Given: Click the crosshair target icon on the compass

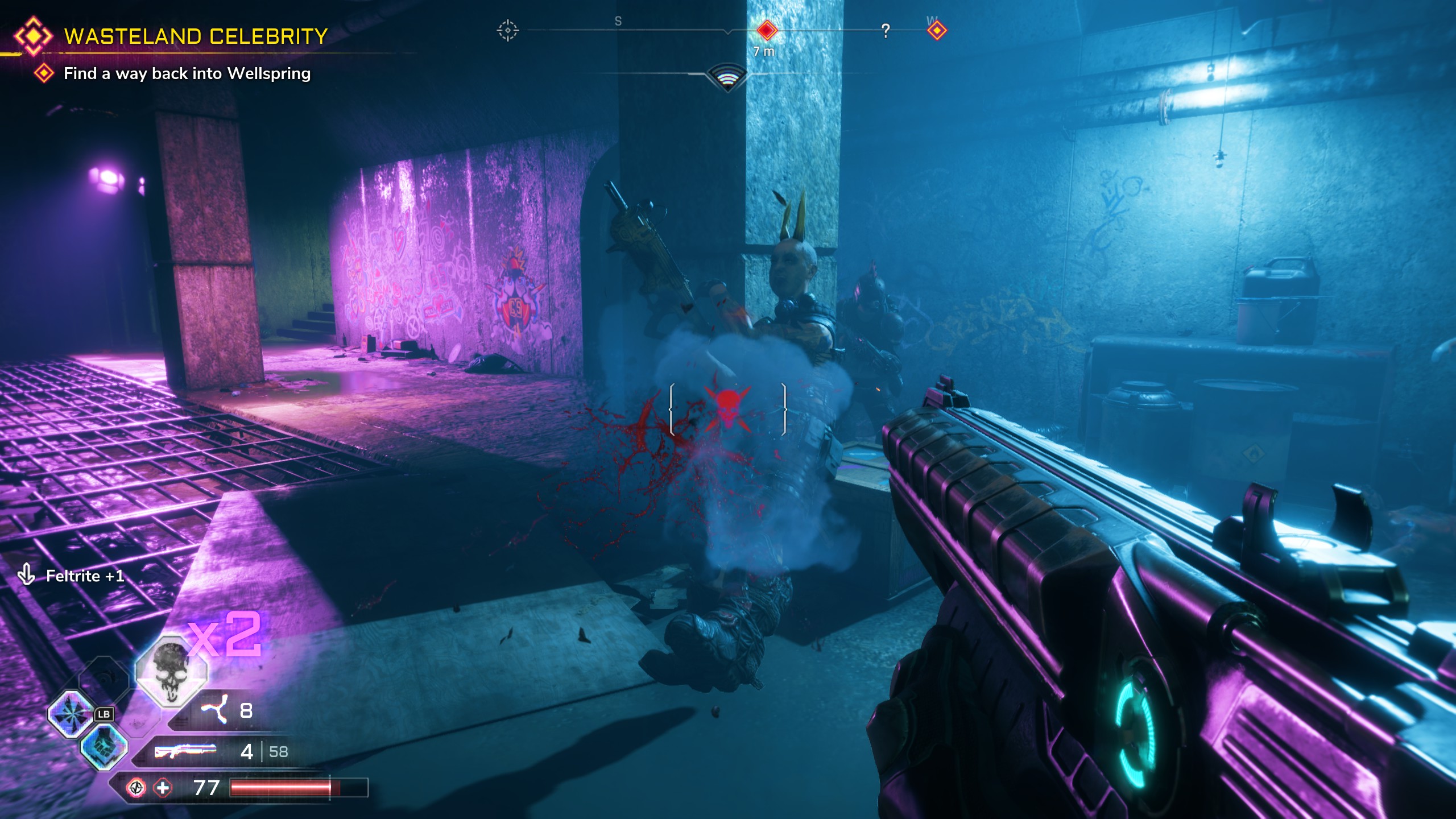Looking at the screenshot, I should 507,30.
